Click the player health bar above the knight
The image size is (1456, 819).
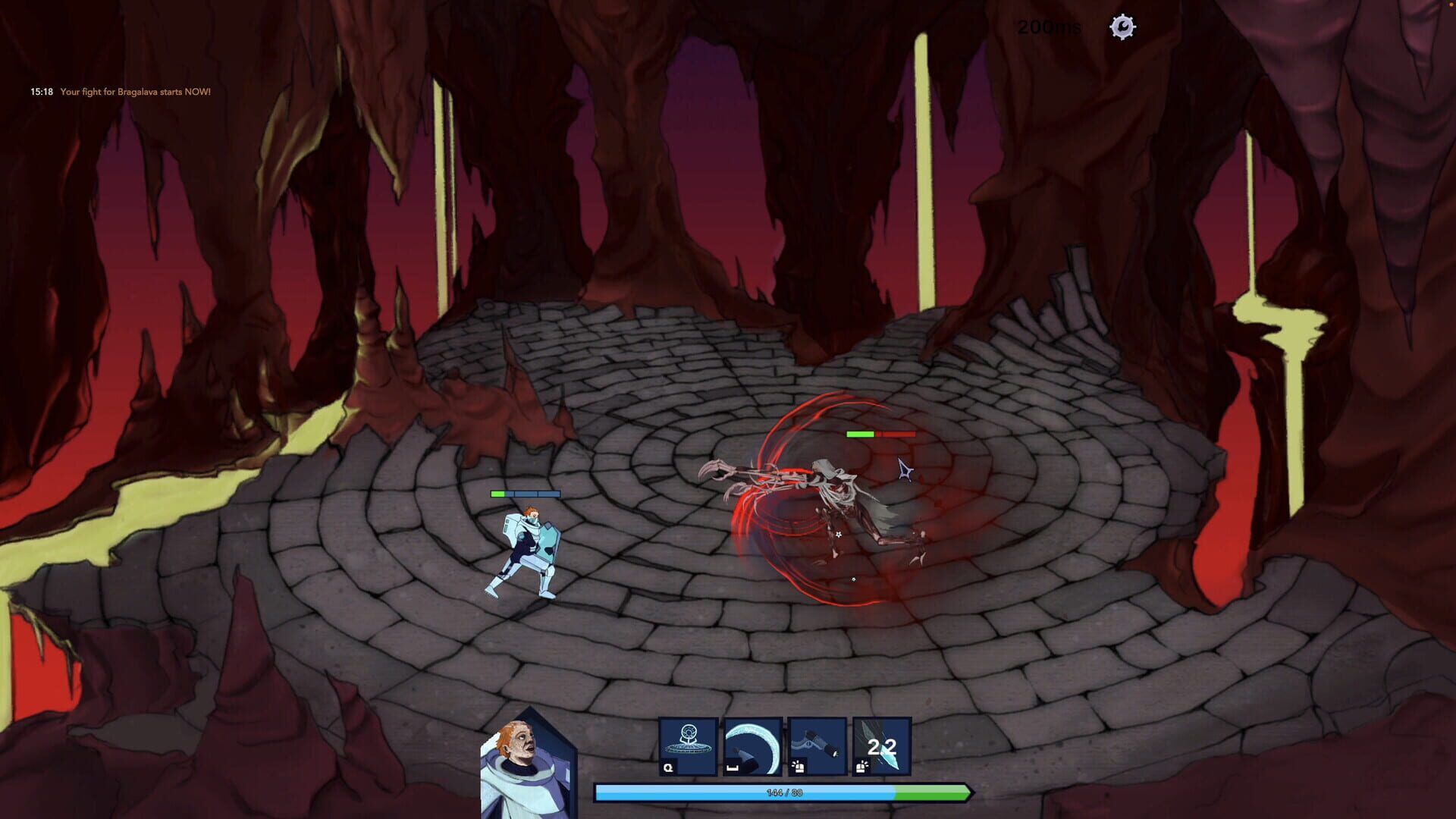click(x=526, y=493)
